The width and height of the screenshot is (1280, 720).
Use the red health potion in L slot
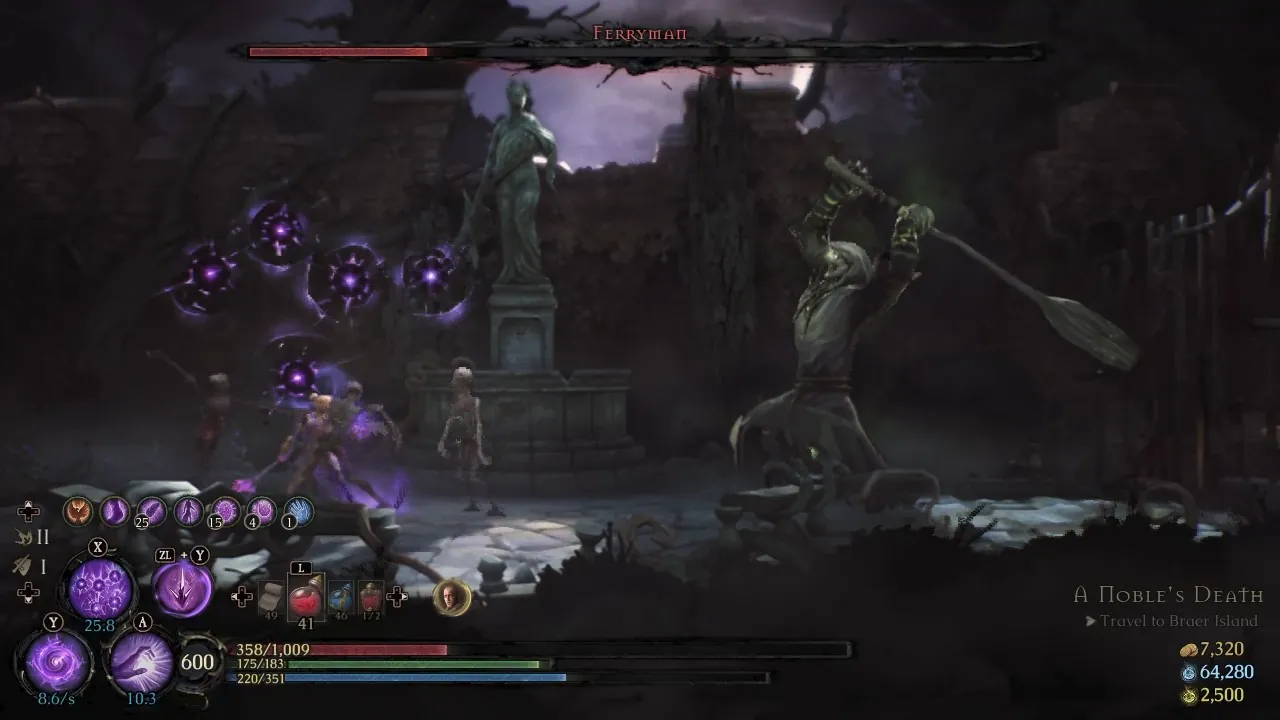click(x=305, y=596)
